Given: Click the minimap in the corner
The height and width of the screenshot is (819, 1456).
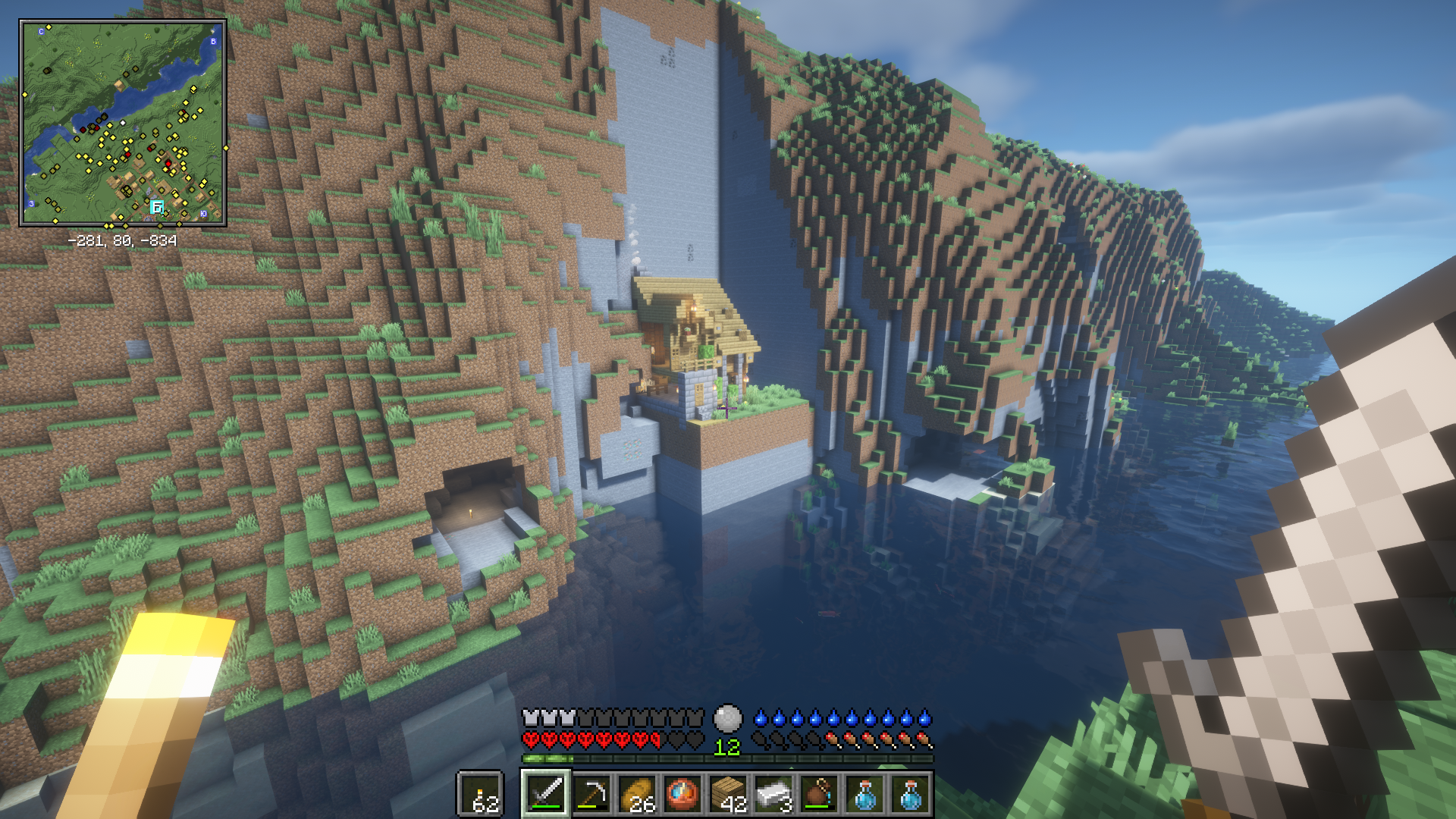Looking at the screenshot, I should click(x=123, y=123).
